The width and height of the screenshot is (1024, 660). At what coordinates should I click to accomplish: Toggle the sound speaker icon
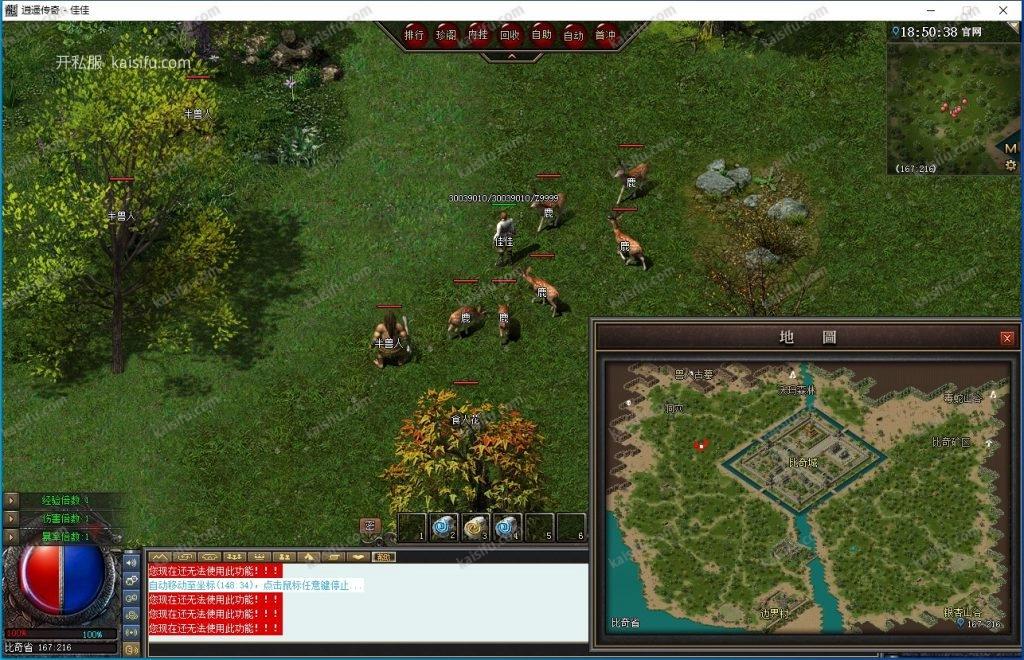[132, 562]
